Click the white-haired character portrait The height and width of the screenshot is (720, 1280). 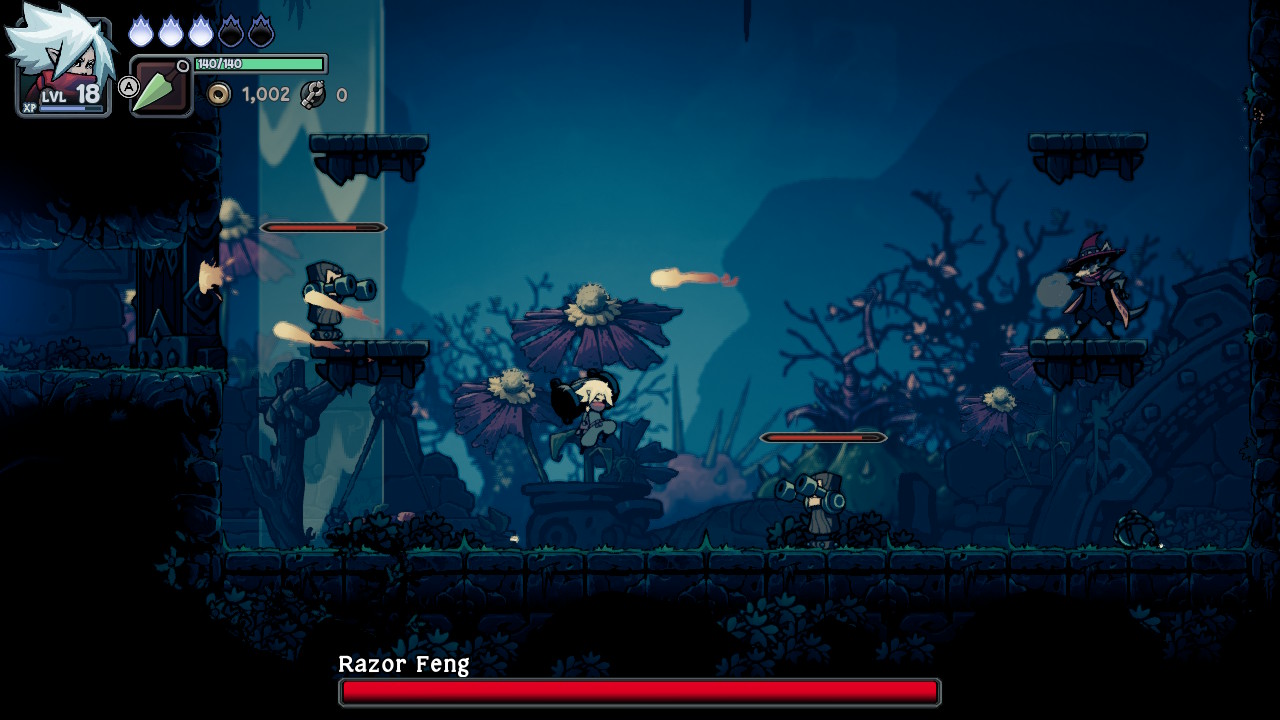click(x=62, y=60)
